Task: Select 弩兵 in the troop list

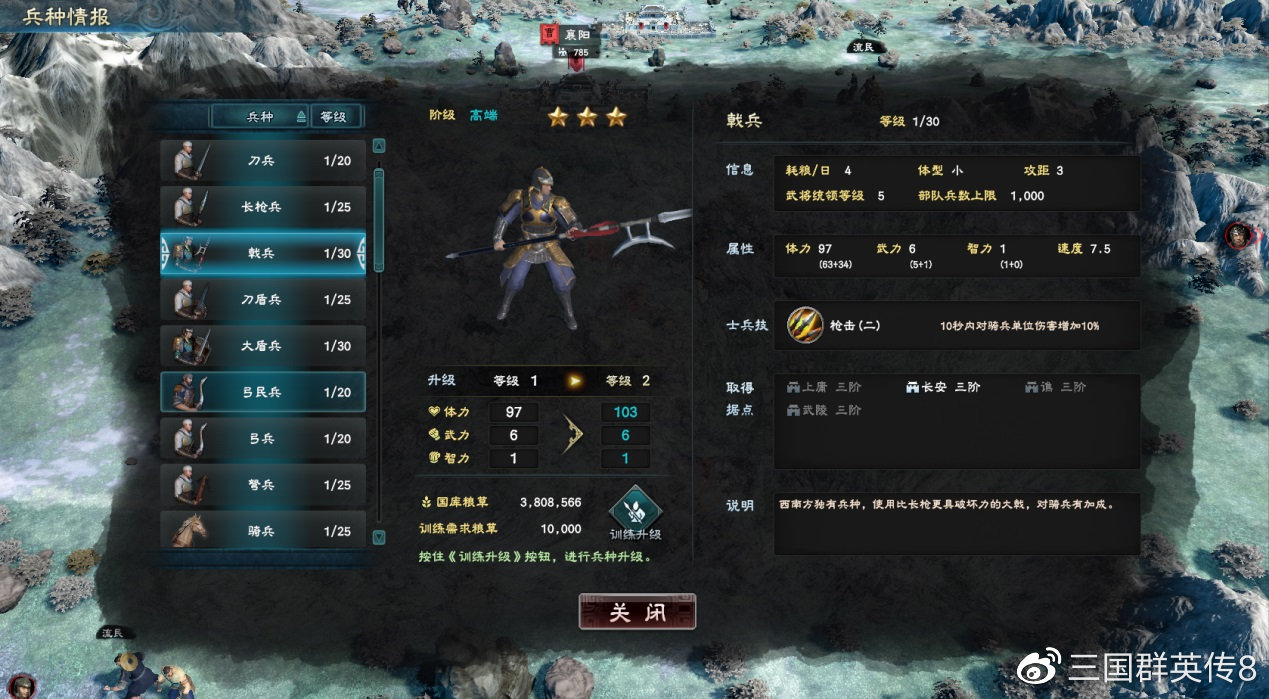Action: pos(263,485)
